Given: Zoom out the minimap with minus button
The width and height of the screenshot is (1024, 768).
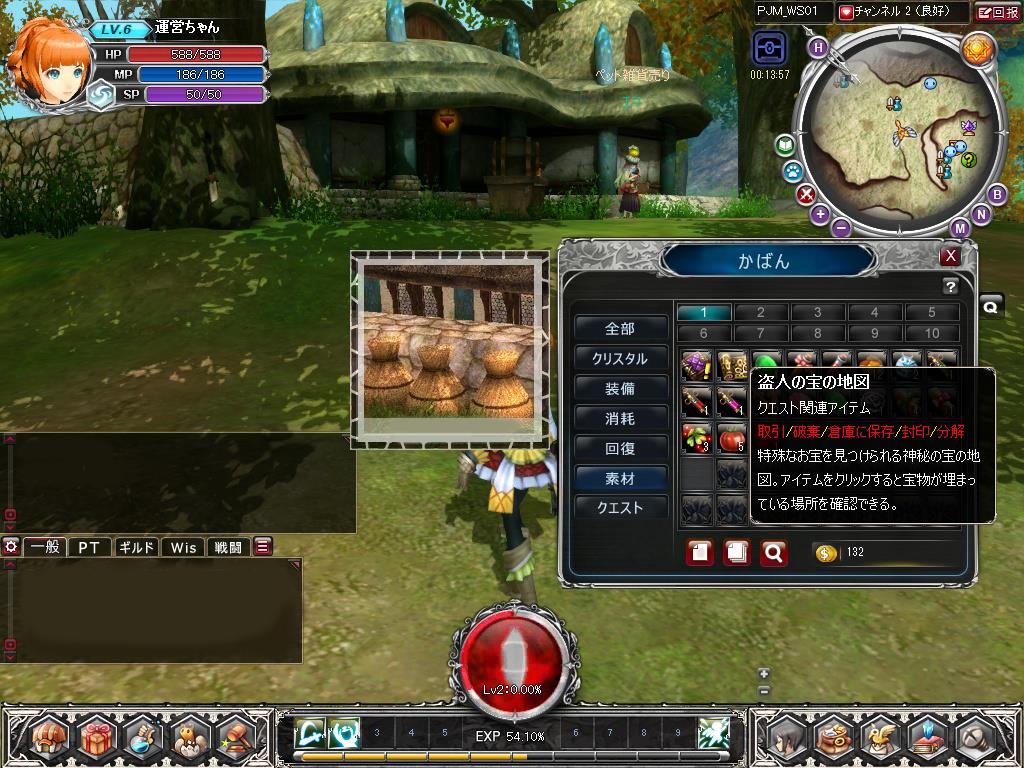Looking at the screenshot, I should [841, 227].
